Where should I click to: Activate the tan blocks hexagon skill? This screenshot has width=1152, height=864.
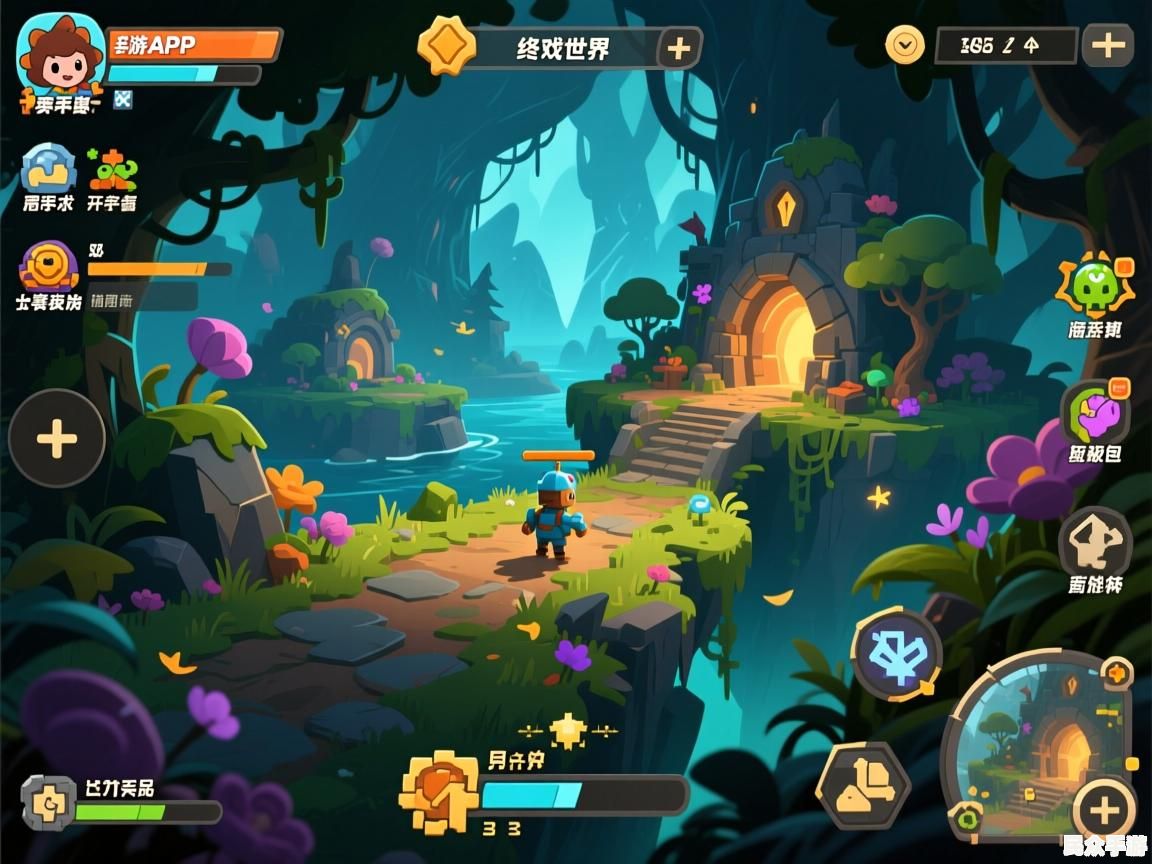coord(863,784)
